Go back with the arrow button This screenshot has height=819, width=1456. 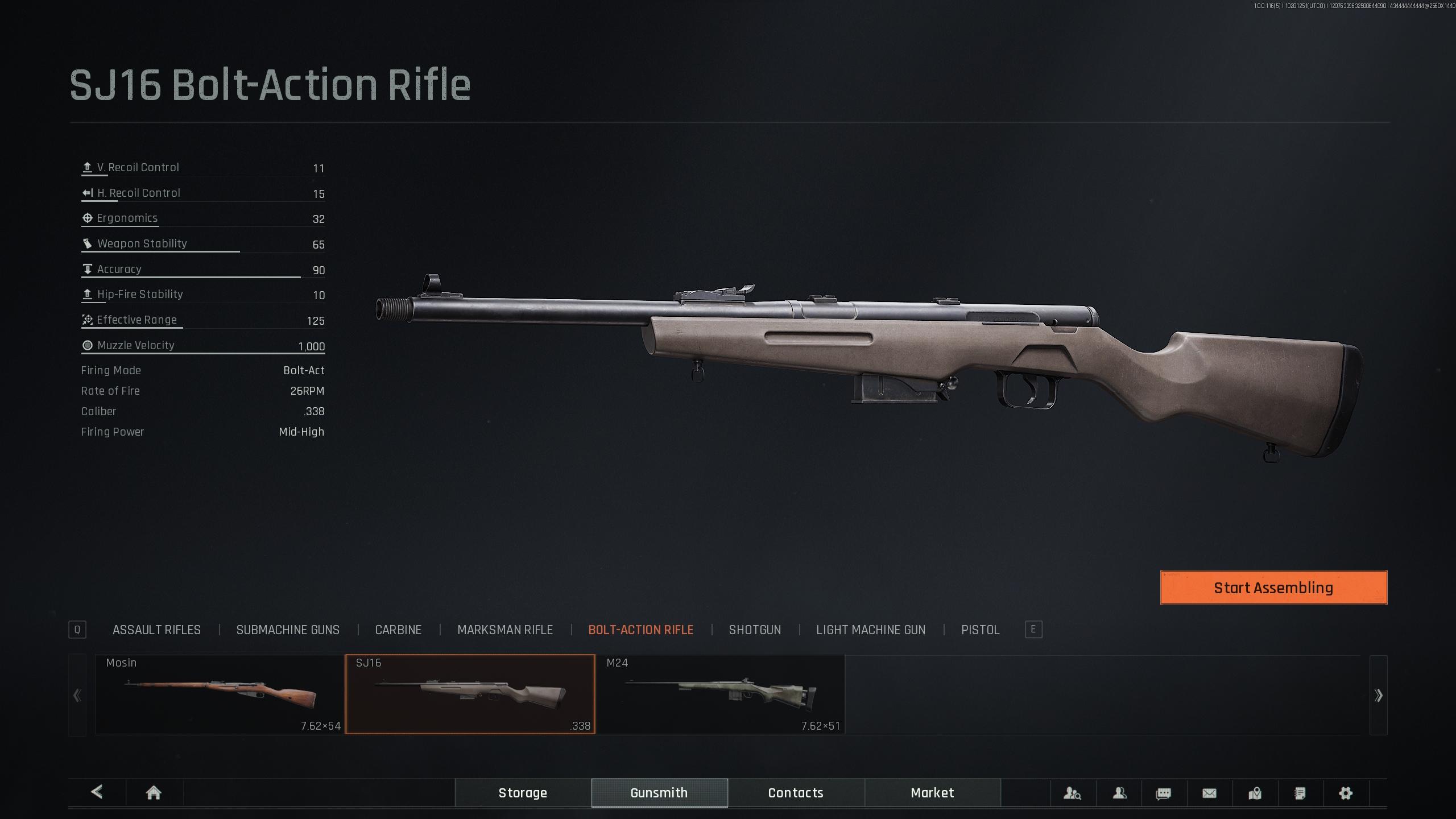pyautogui.click(x=97, y=792)
